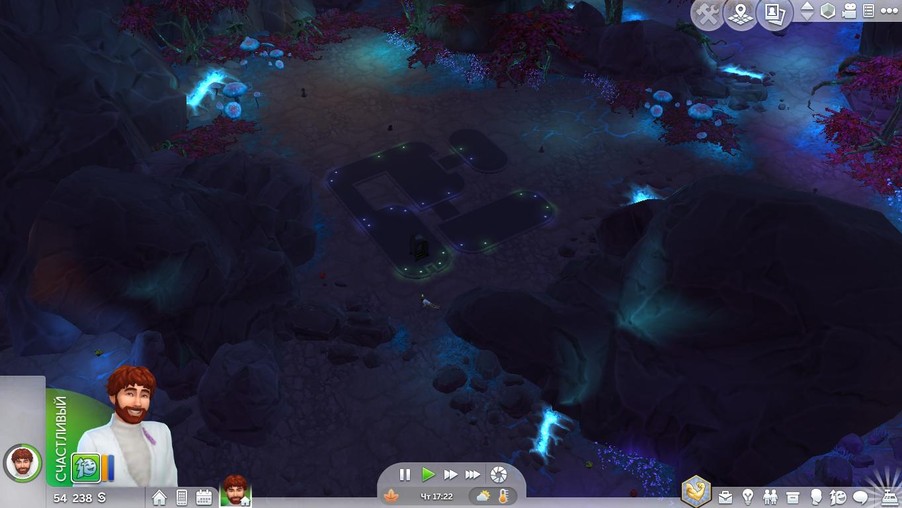Screen dimensions: 902x508
Task: Open the gallery photos button
Action: click(773, 14)
